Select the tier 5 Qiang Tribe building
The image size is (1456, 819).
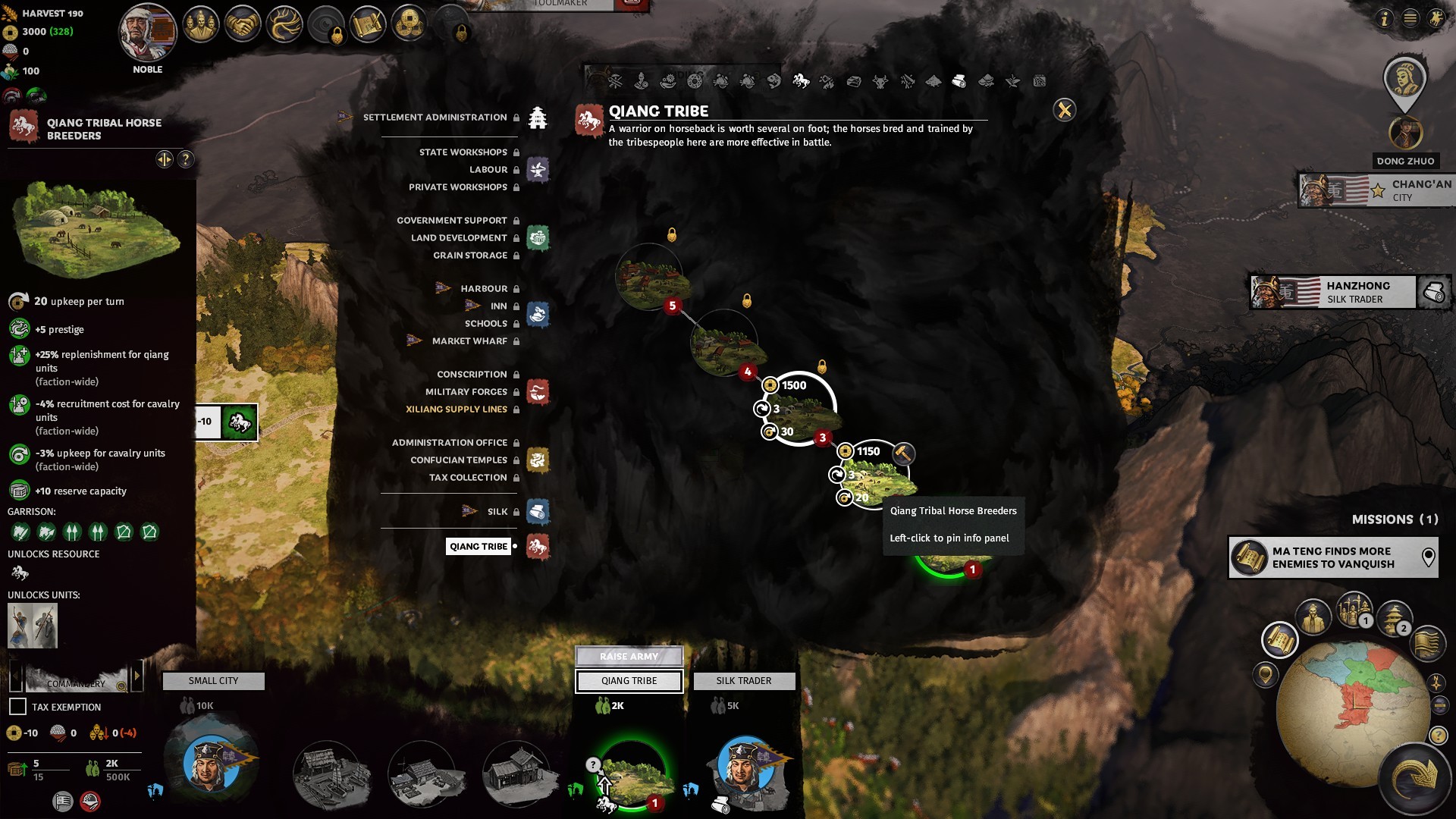(650, 278)
